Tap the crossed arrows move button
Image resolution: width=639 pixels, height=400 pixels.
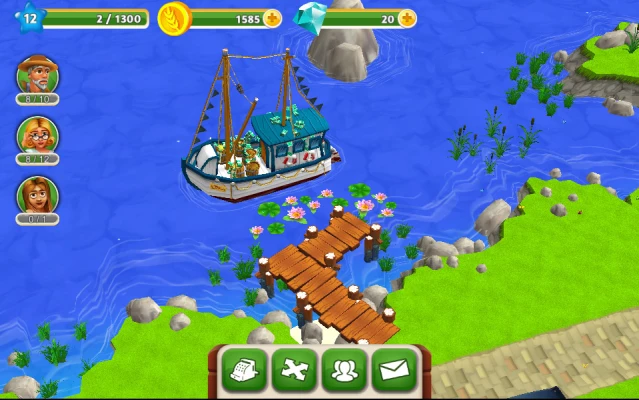click(295, 372)
